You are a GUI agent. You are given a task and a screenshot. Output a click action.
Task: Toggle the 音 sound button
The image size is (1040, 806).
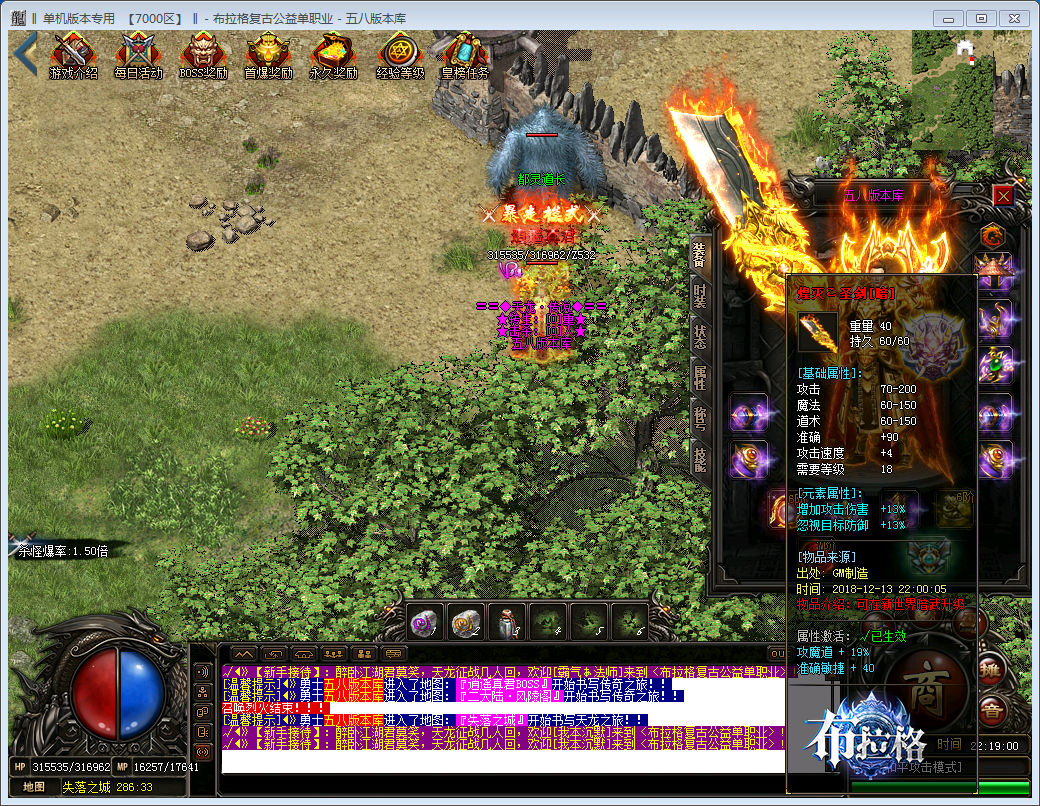click(992, 711)
